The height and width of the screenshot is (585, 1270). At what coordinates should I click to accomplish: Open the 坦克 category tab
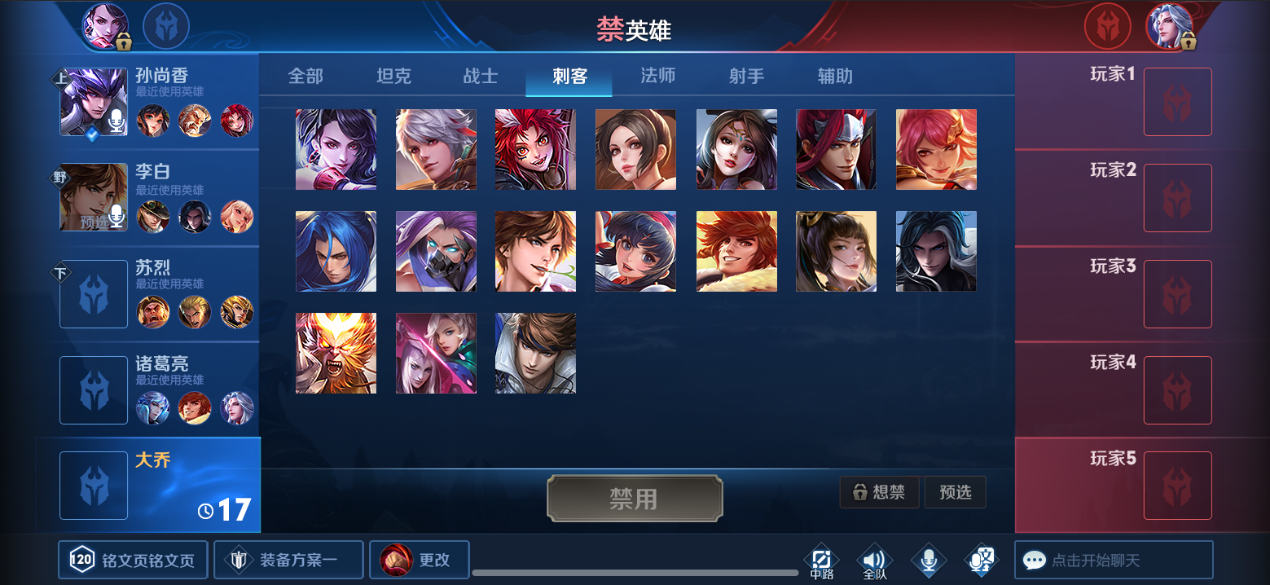(393, 76)
